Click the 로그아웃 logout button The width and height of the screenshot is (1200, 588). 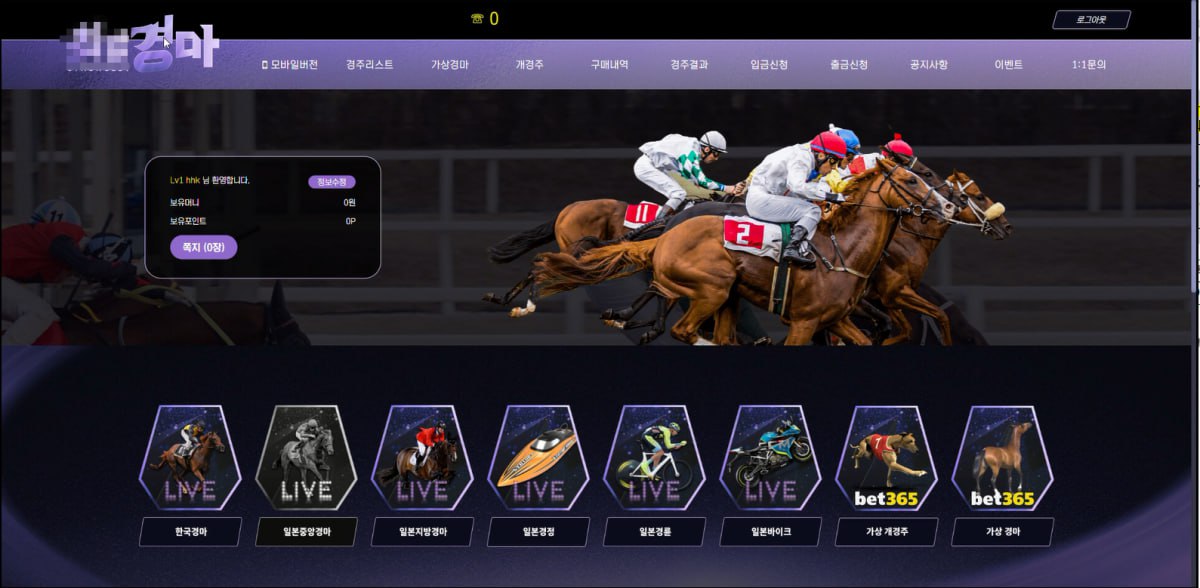click(x=1091, y=20)
